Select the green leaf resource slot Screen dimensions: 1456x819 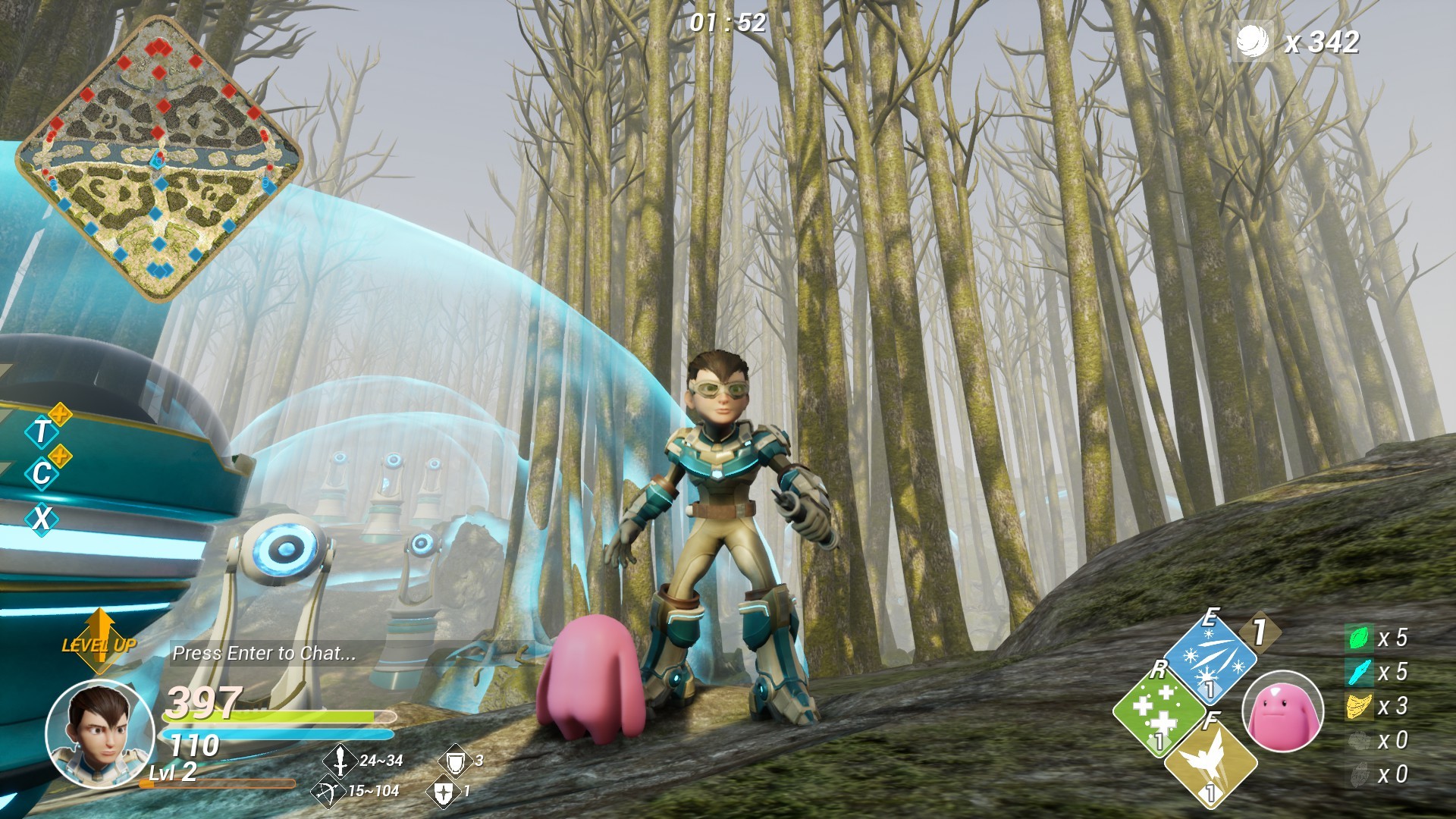pos(1358,638)
